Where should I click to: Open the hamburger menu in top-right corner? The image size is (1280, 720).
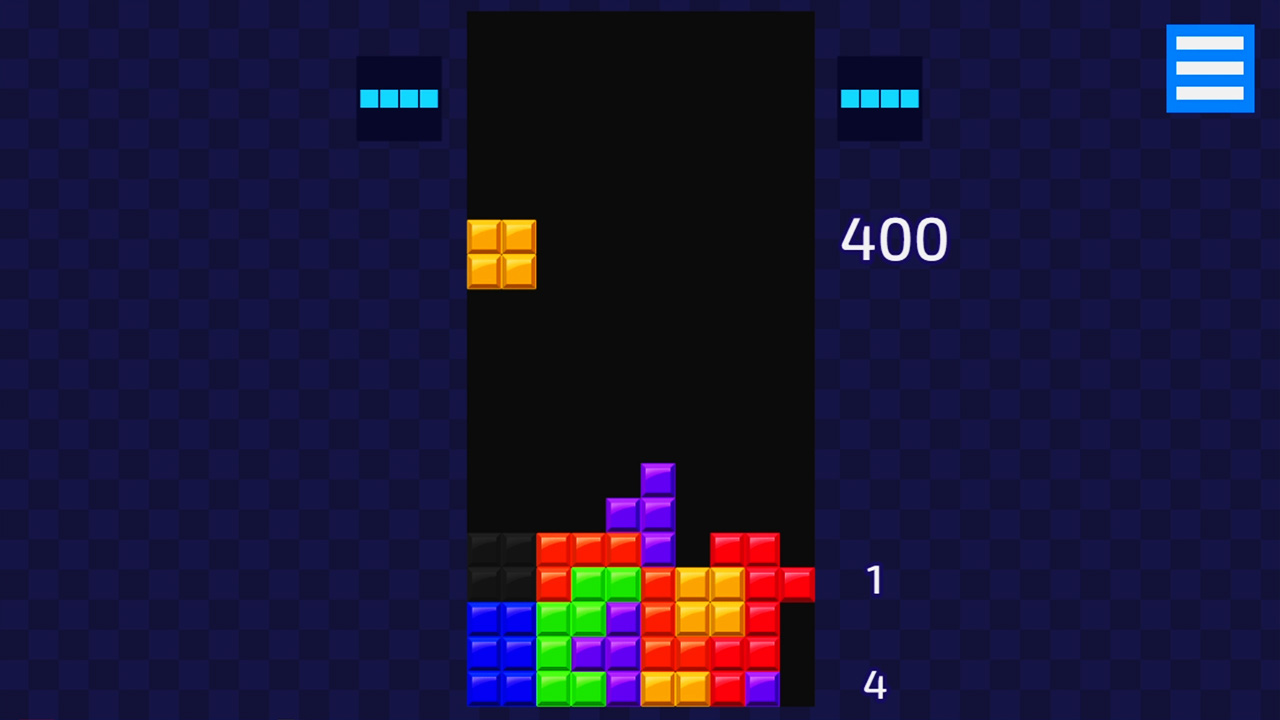pos(1210,67)
